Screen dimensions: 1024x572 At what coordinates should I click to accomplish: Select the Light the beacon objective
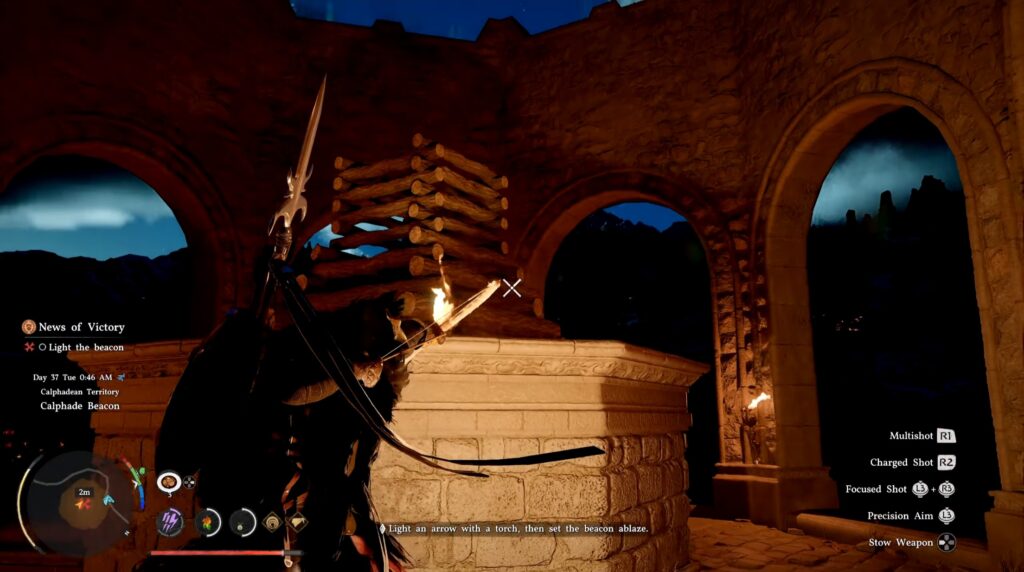(x=86, y=347)
